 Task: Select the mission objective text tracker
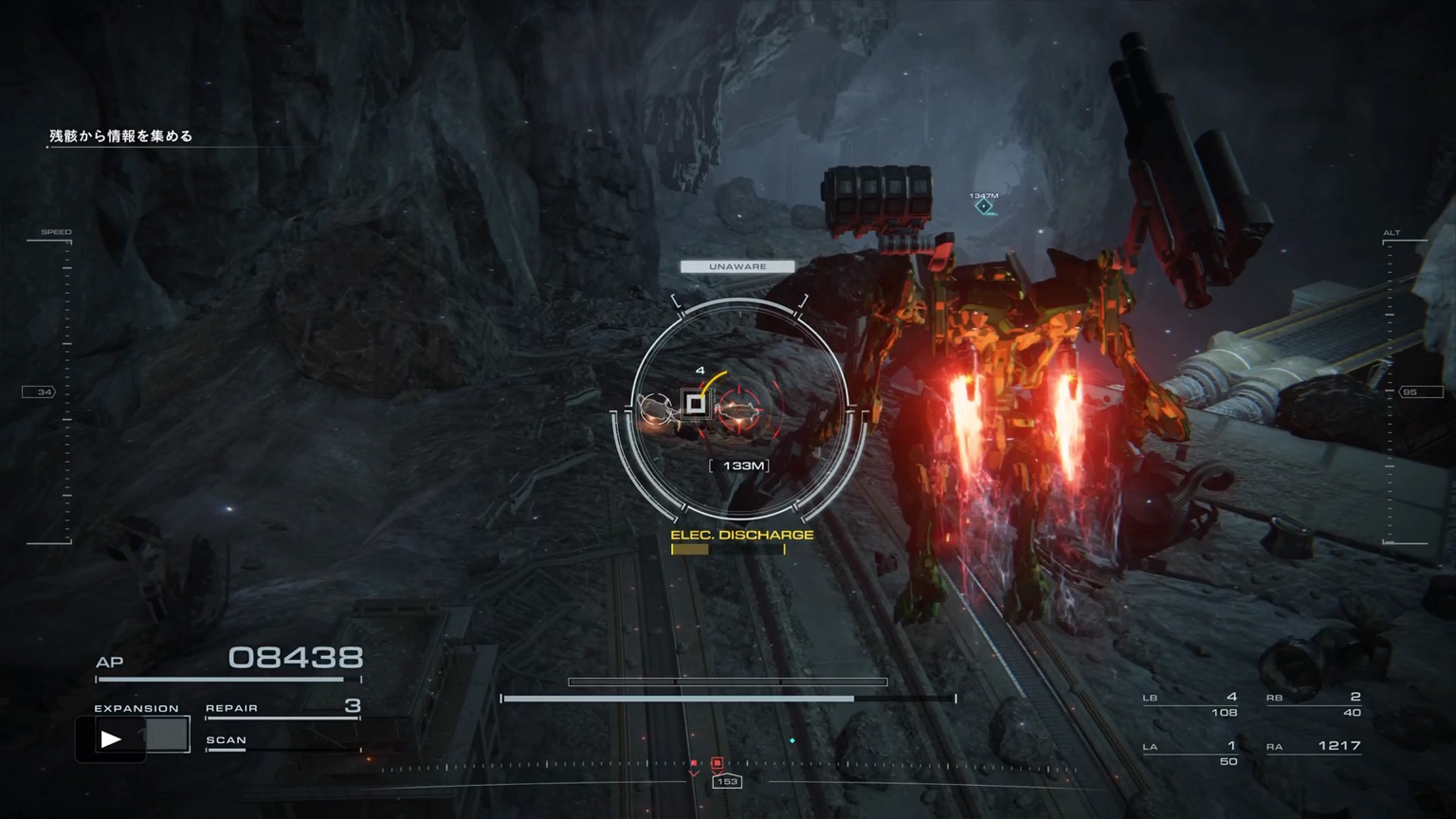[121, 136]
